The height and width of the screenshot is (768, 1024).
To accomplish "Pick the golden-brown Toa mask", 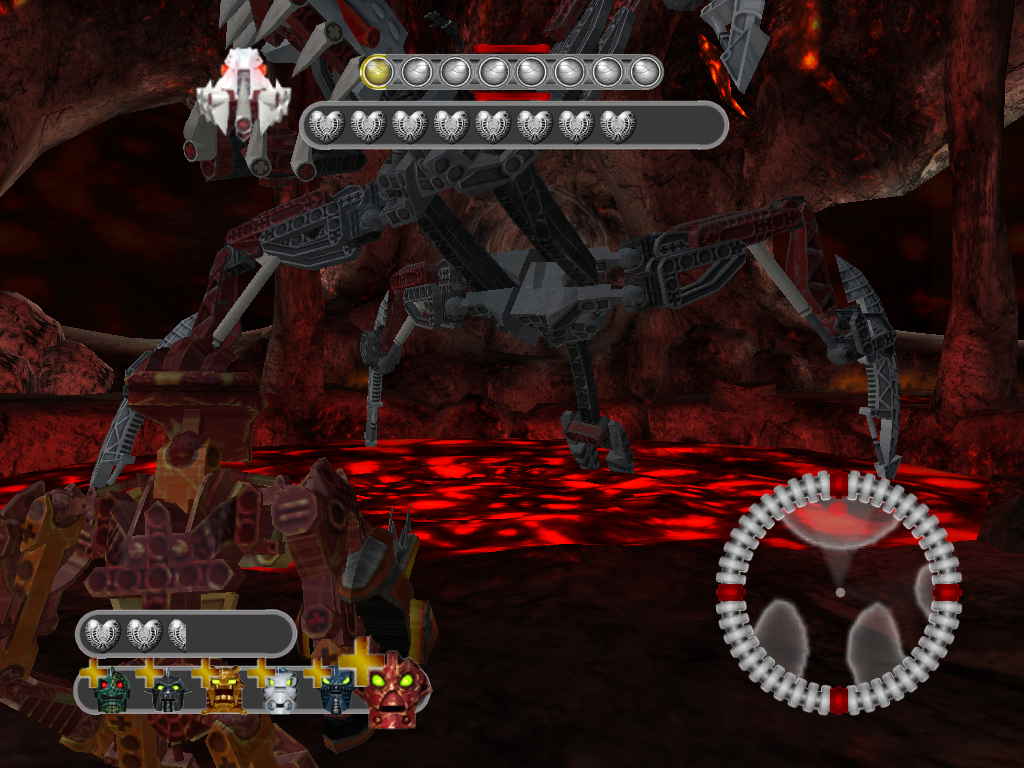I will 223,689.
